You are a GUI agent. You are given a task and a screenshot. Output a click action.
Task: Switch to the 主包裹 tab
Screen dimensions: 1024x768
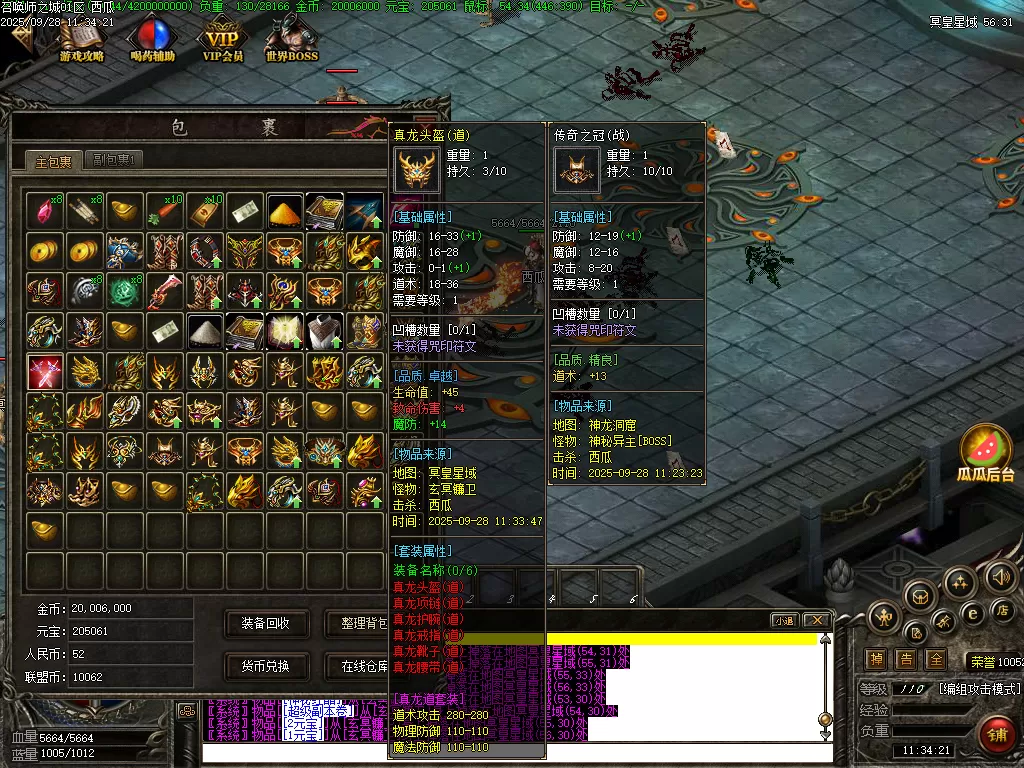53,161
